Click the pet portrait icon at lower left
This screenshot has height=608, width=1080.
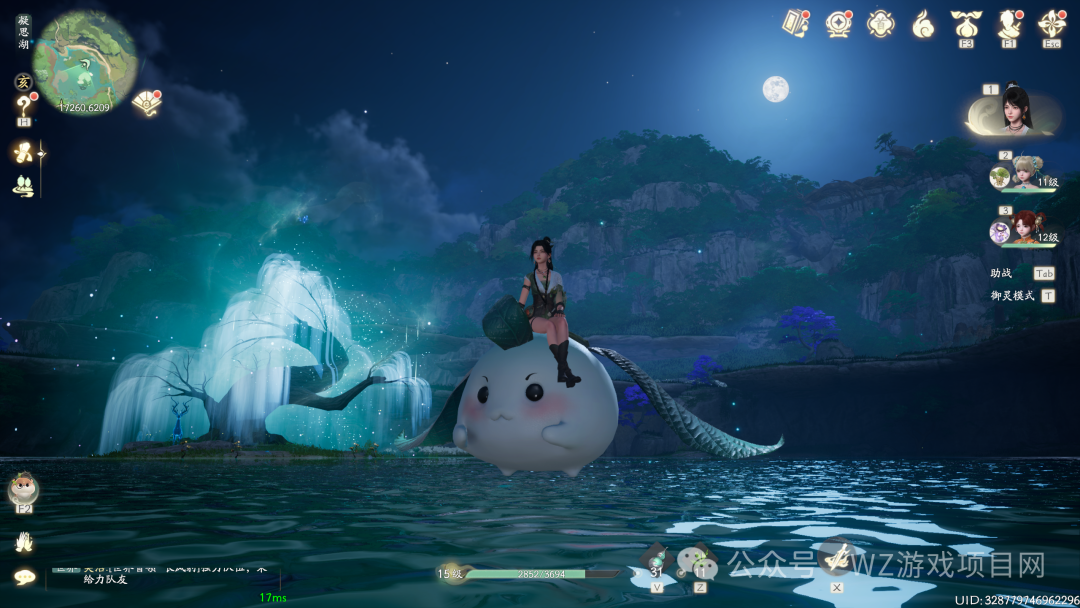pos(23,489)
